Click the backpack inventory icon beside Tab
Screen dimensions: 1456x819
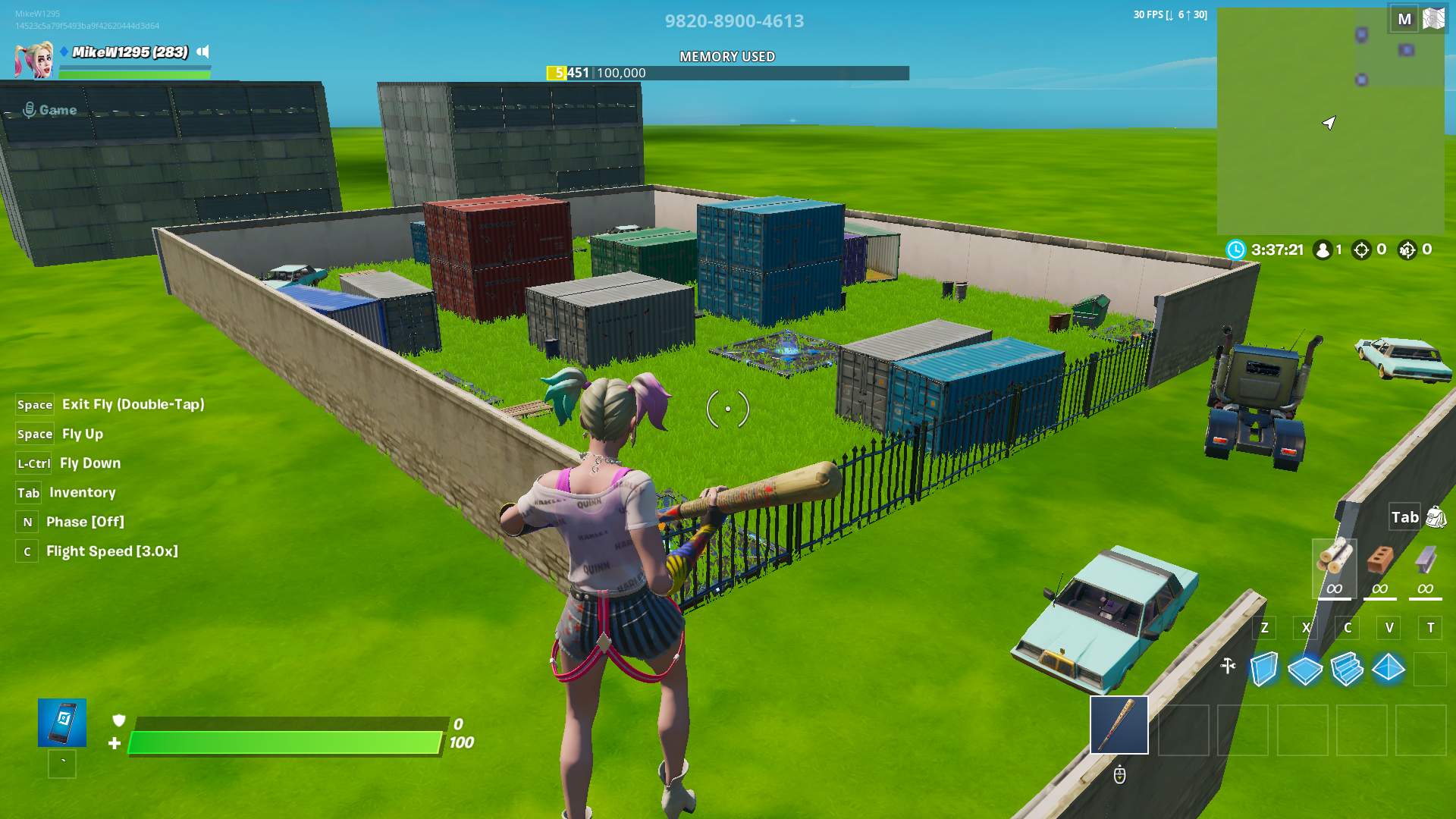(1434, 516)
